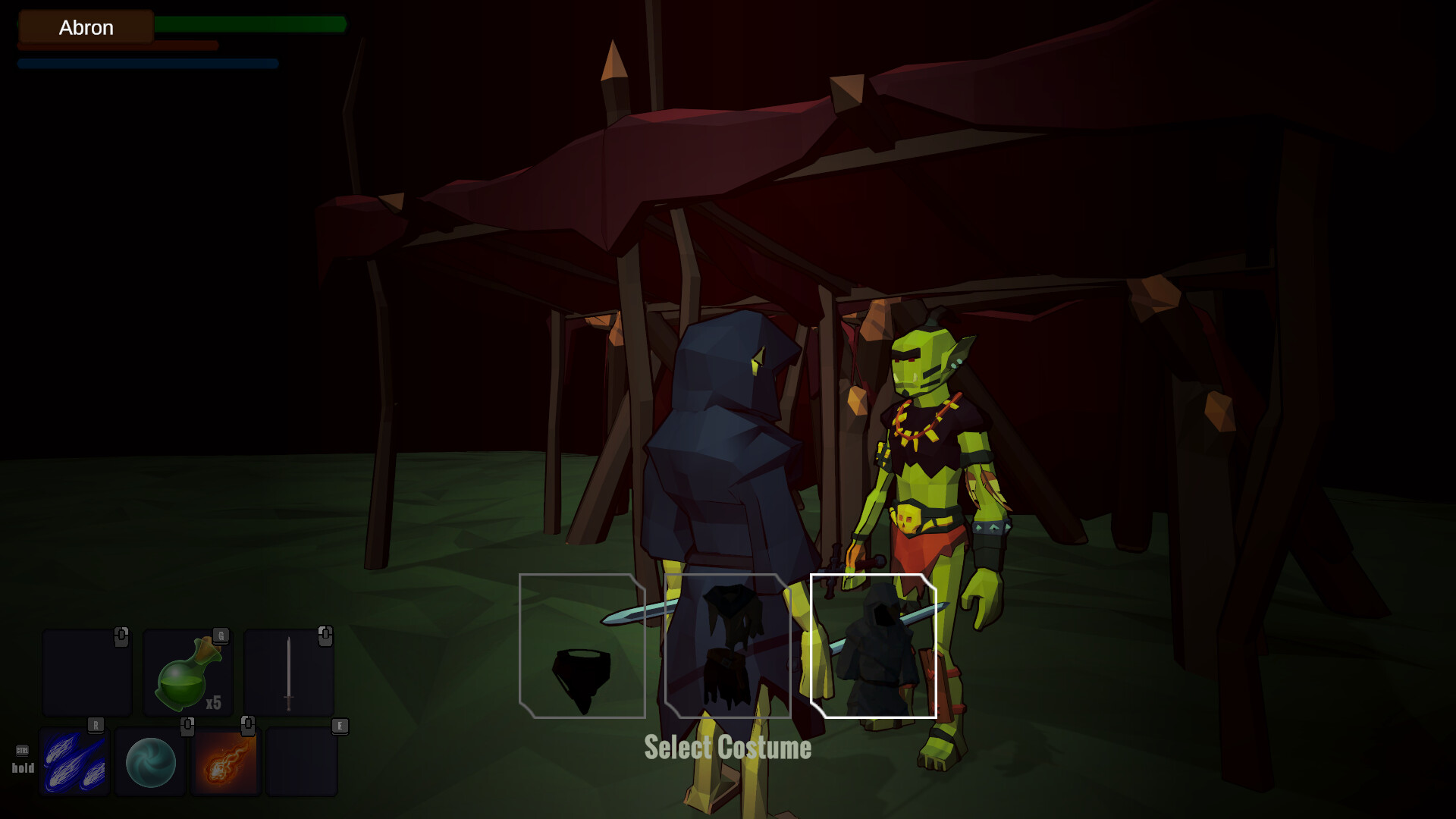This screenshot has height=819, width=1456.
Task: Click the CTRL hold keybind indicator
Action: pos(23,758)
